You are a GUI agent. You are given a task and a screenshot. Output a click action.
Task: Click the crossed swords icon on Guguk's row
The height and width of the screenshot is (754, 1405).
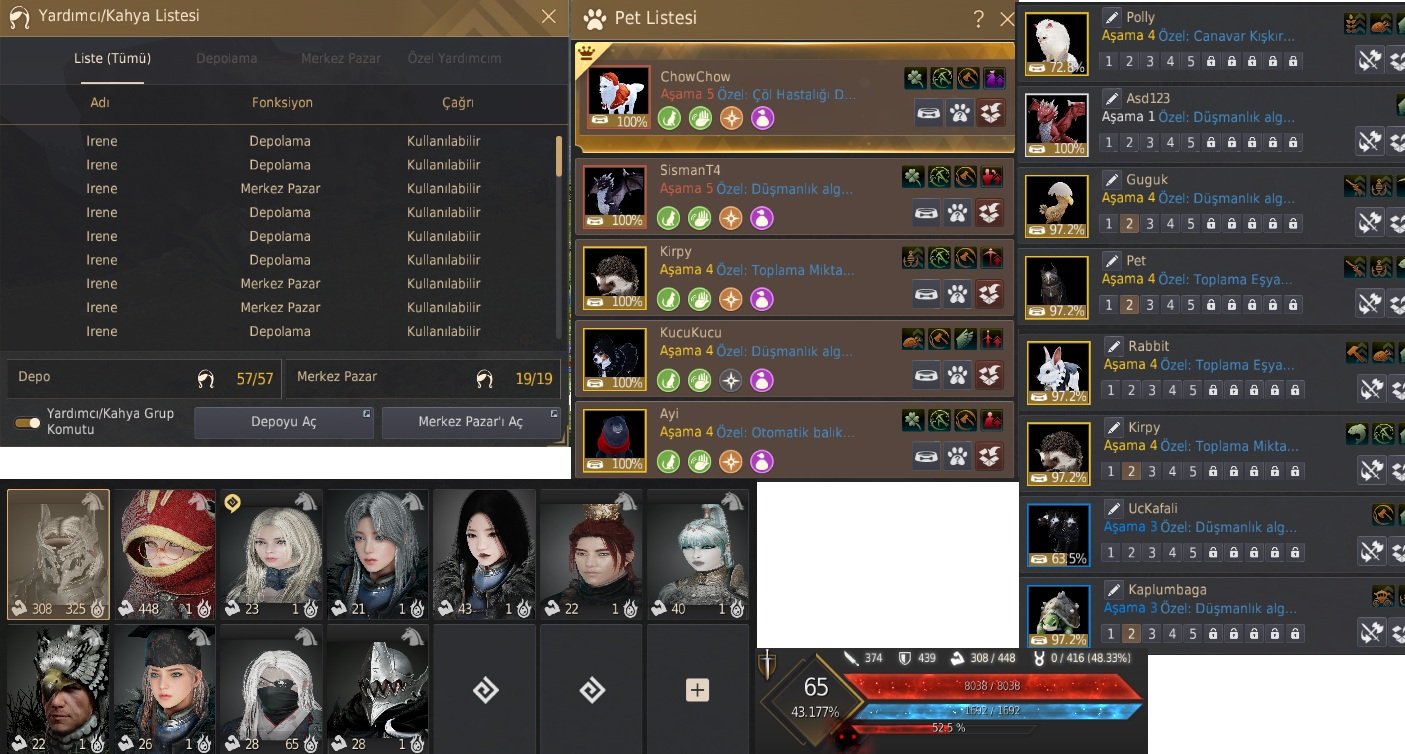1370,222
